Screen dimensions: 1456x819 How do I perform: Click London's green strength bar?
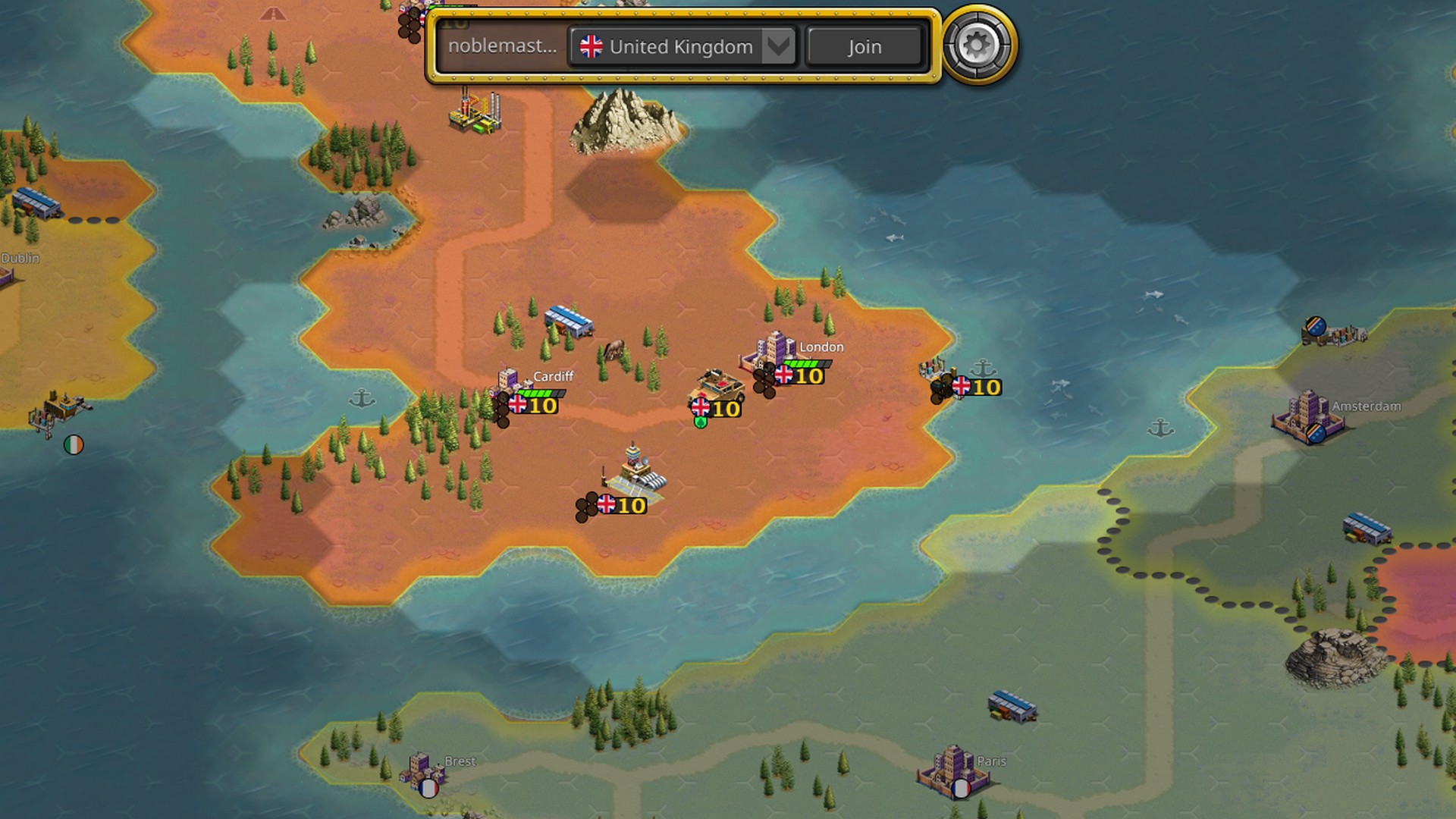(x=804, y=363)
